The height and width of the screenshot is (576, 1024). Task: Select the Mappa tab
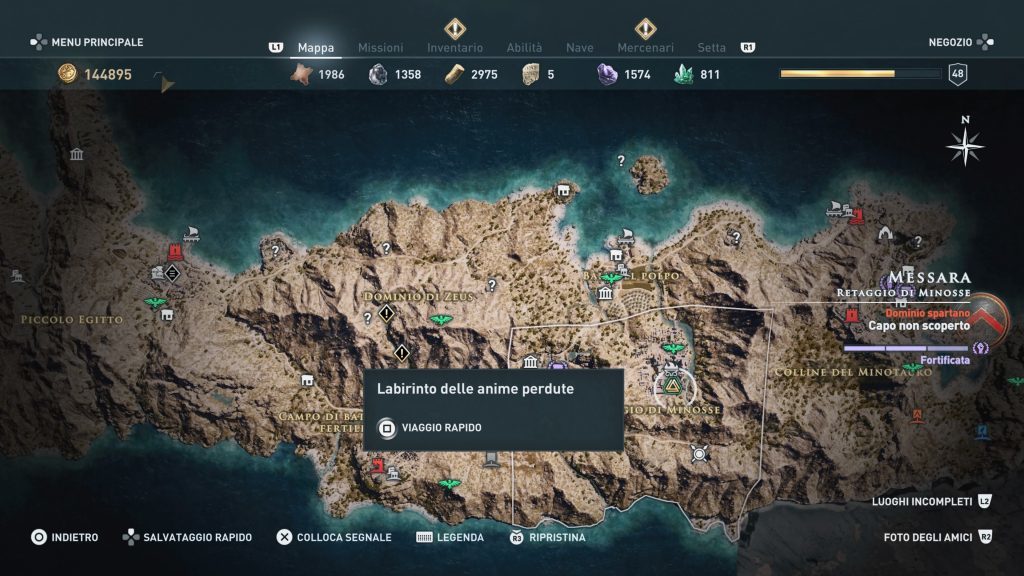click(316, 47)
